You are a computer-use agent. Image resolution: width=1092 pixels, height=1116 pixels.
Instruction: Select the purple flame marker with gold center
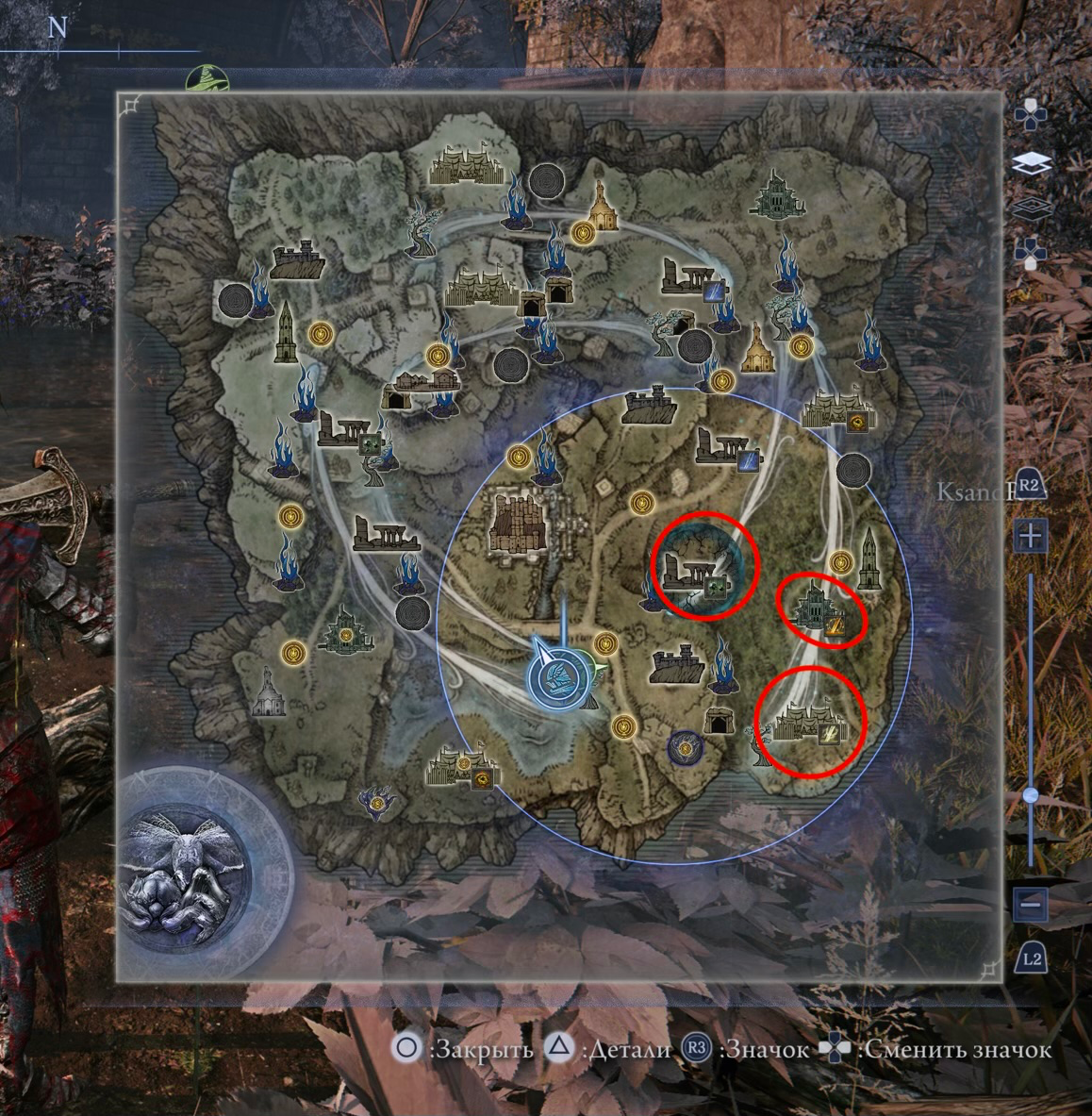[x=378, y=803]
